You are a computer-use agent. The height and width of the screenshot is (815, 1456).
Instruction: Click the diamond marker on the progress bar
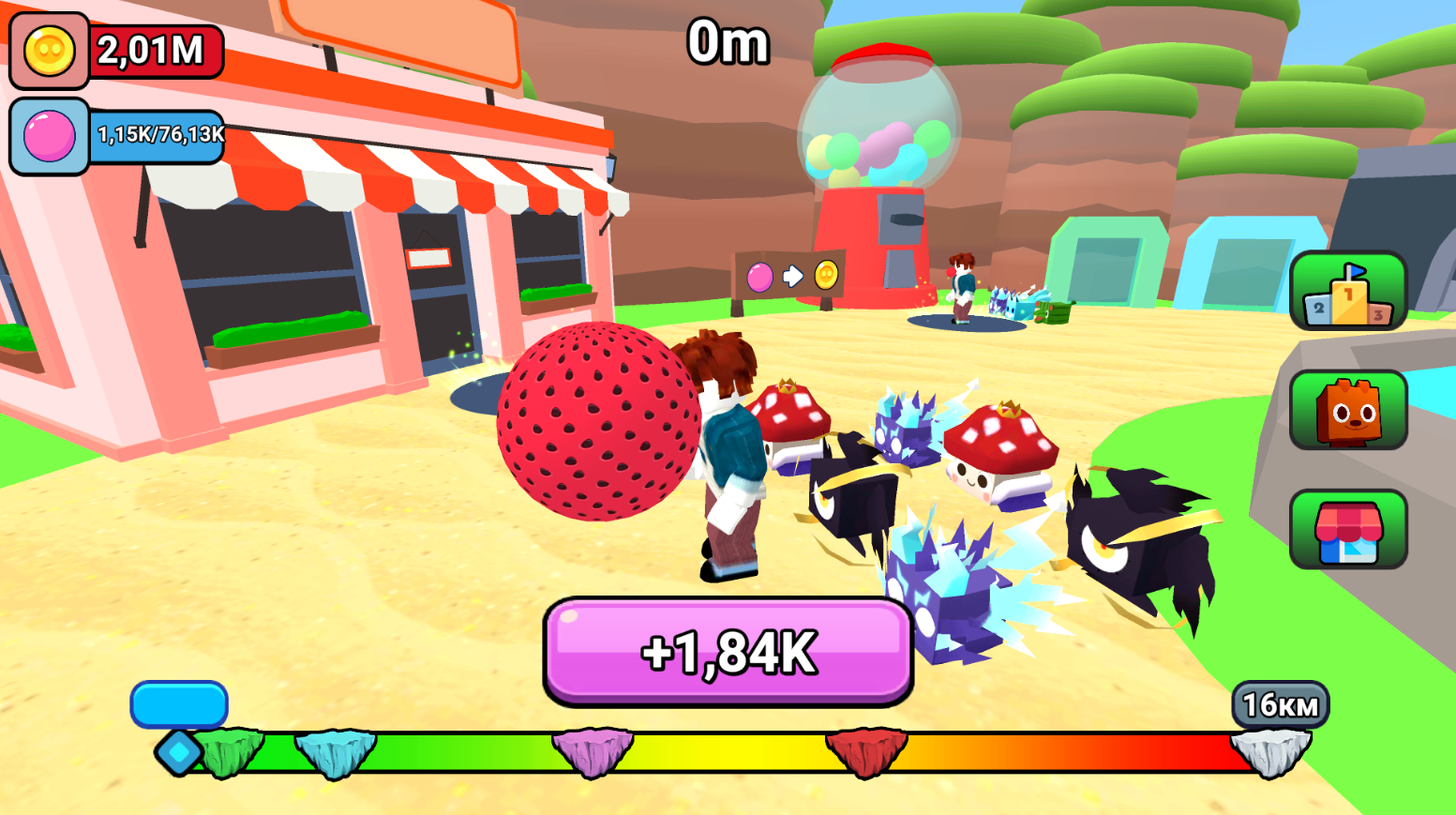[x=177, y=750]
